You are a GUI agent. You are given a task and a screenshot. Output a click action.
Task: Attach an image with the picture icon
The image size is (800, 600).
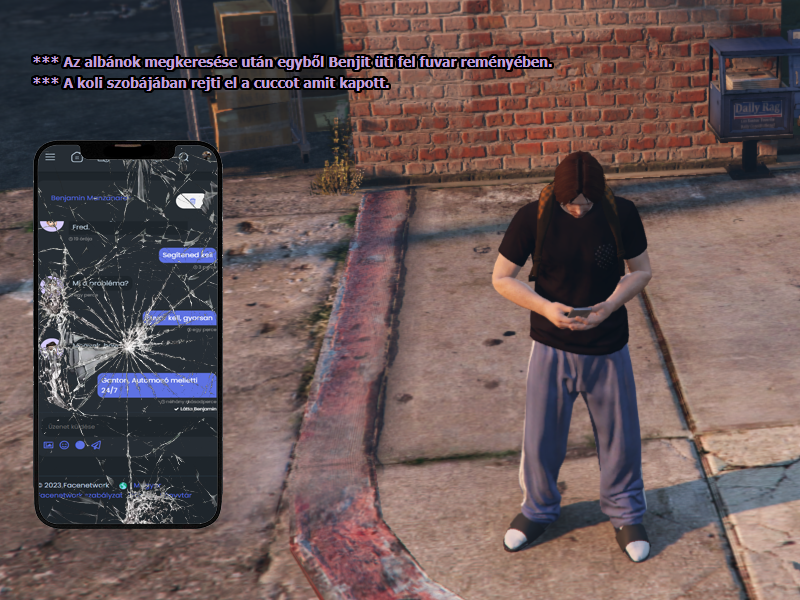(49, 445)
